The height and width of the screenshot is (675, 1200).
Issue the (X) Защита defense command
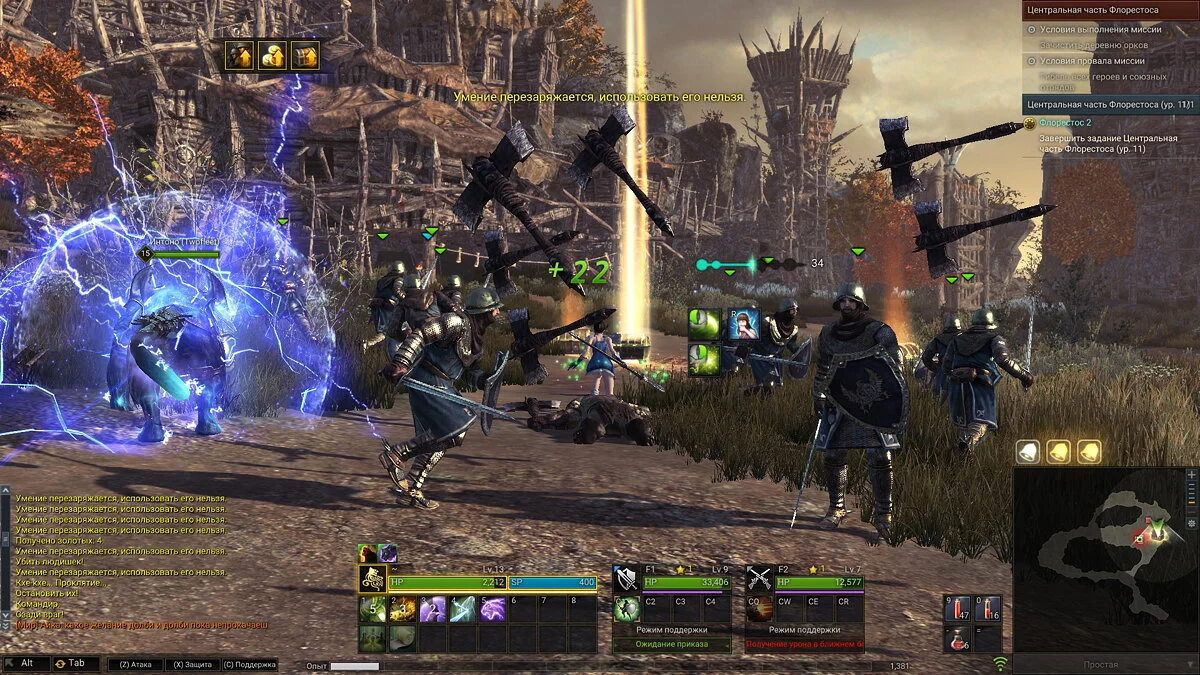[190, 664]
